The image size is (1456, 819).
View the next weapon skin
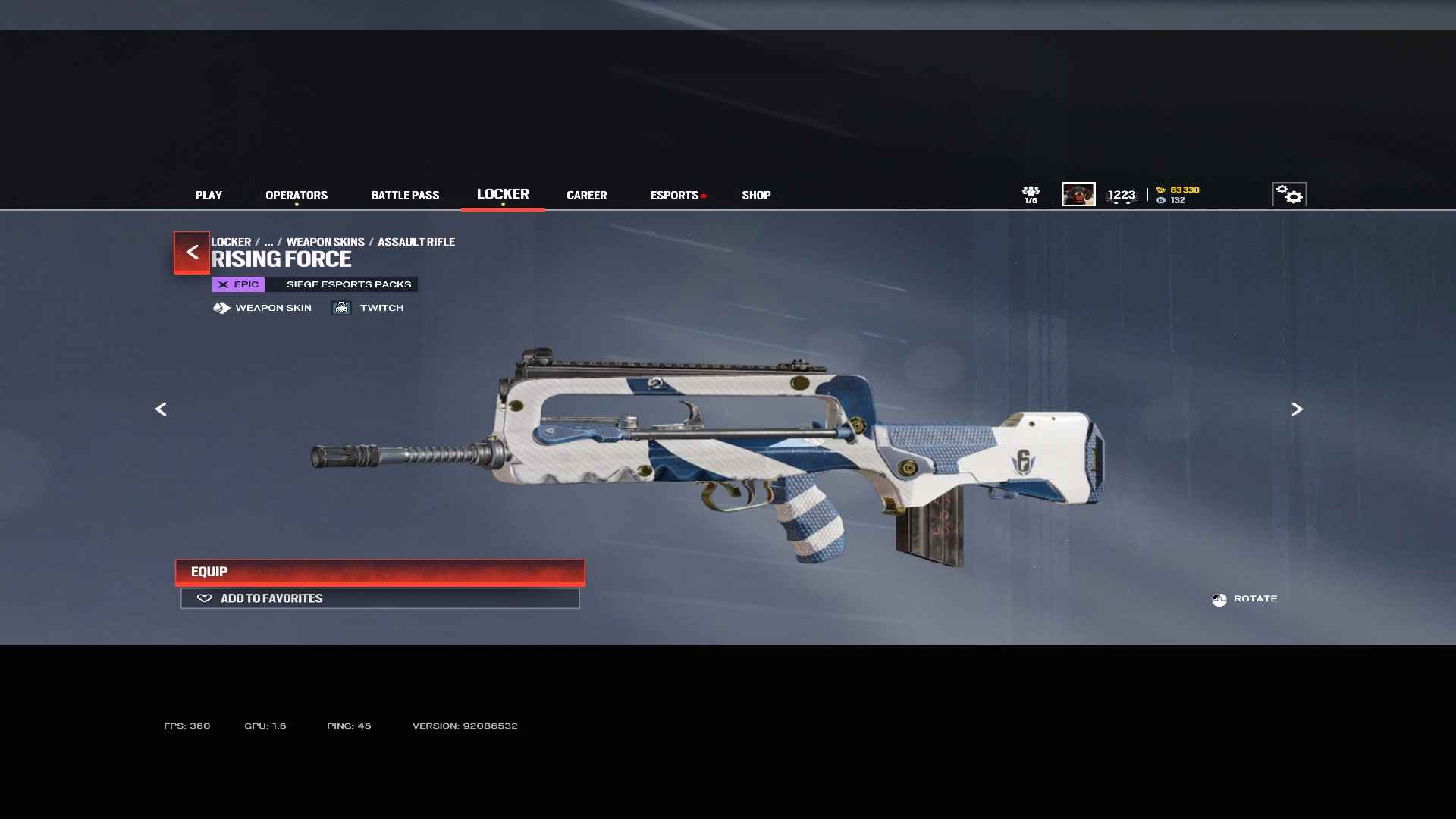[1297, 409]
